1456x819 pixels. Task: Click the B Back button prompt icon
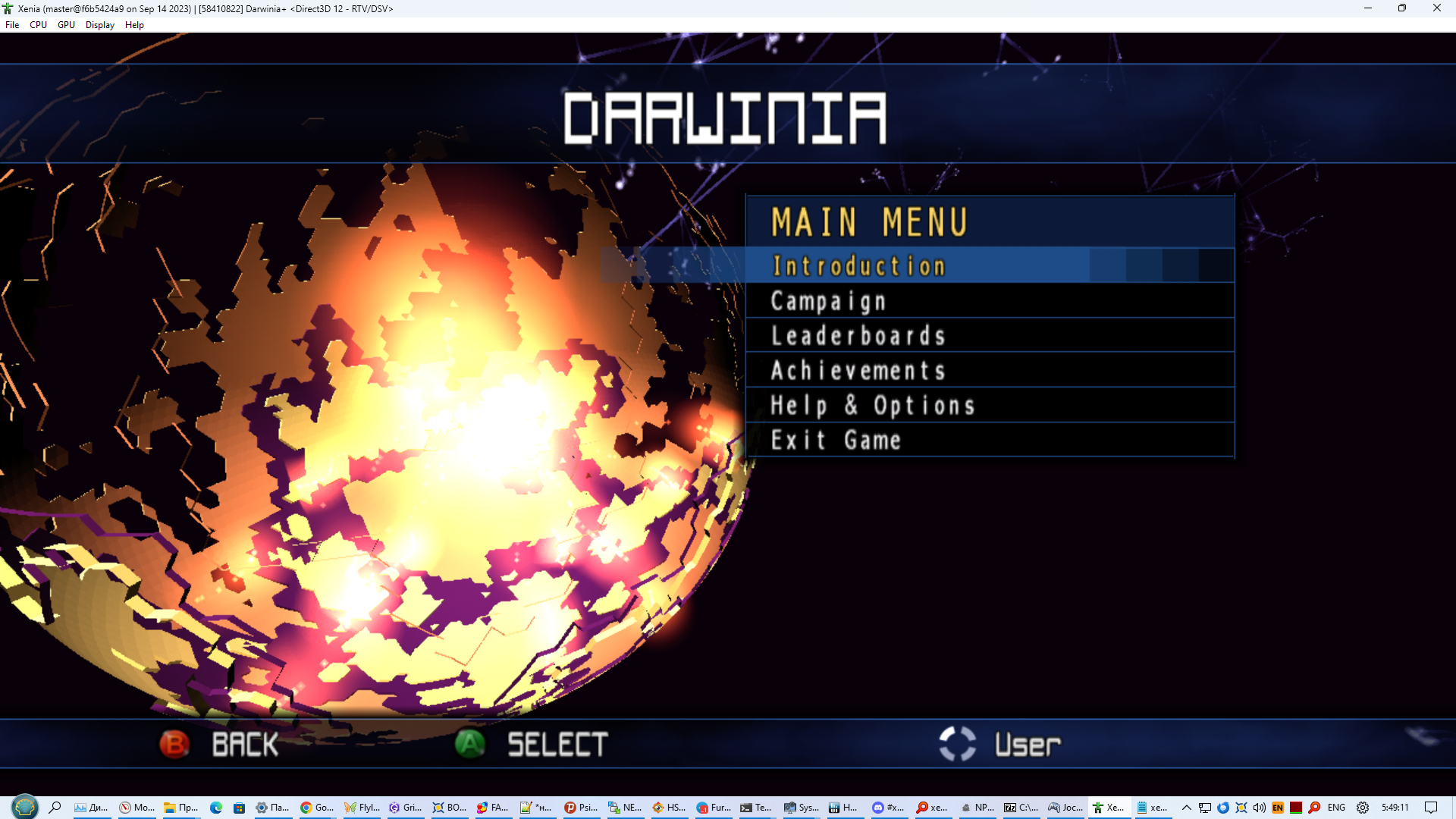[x=175, y=744]
